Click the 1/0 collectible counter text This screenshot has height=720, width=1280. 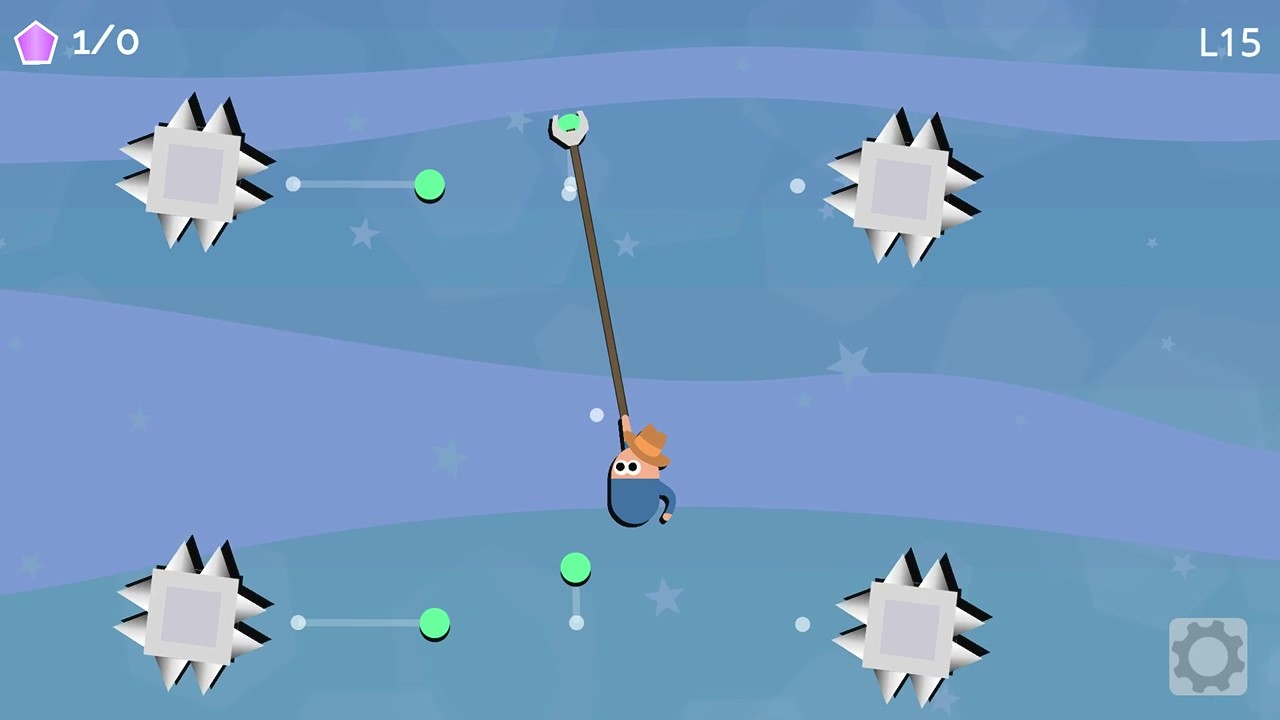tap(105, 42)
